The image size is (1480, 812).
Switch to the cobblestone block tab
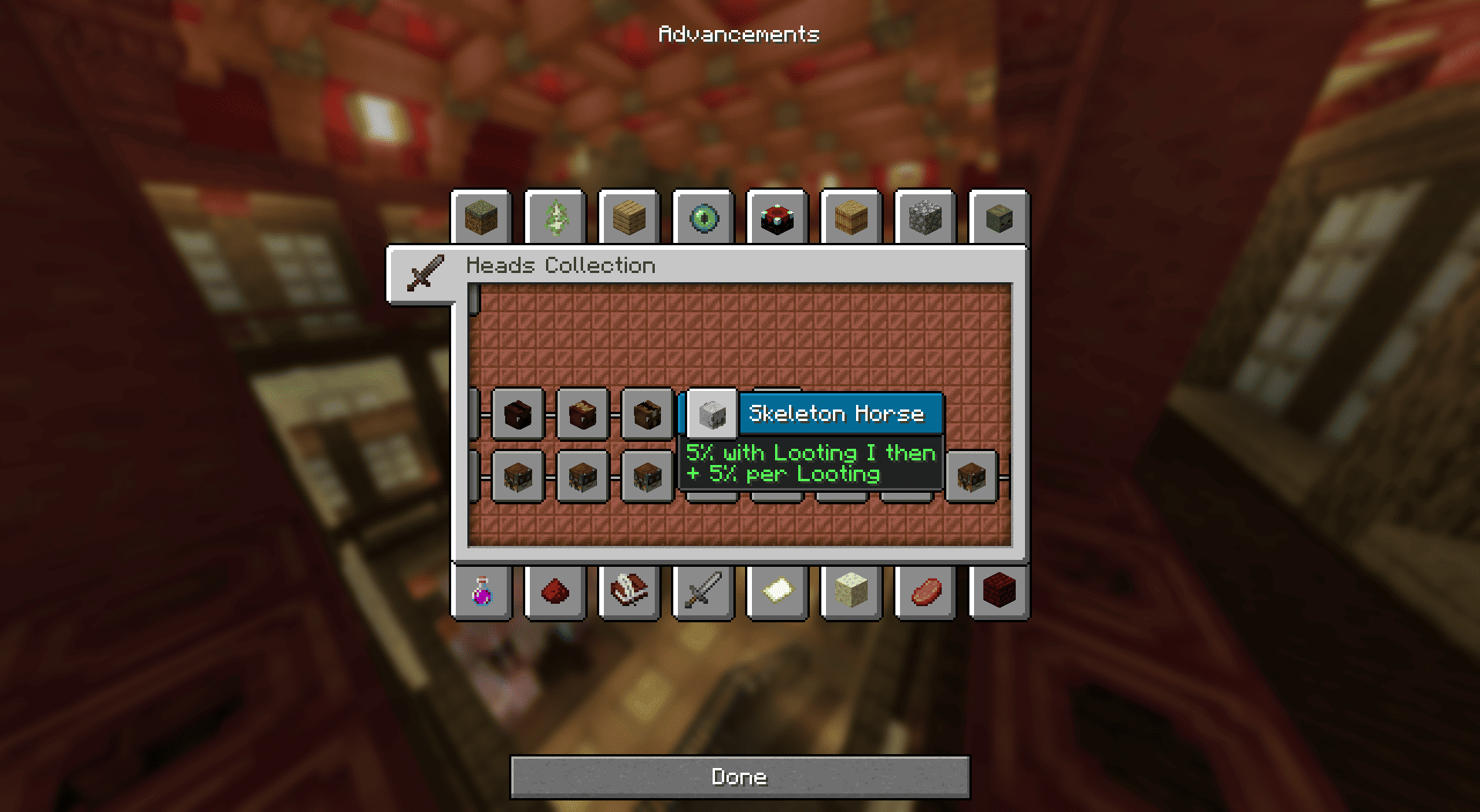coord(925,218)
